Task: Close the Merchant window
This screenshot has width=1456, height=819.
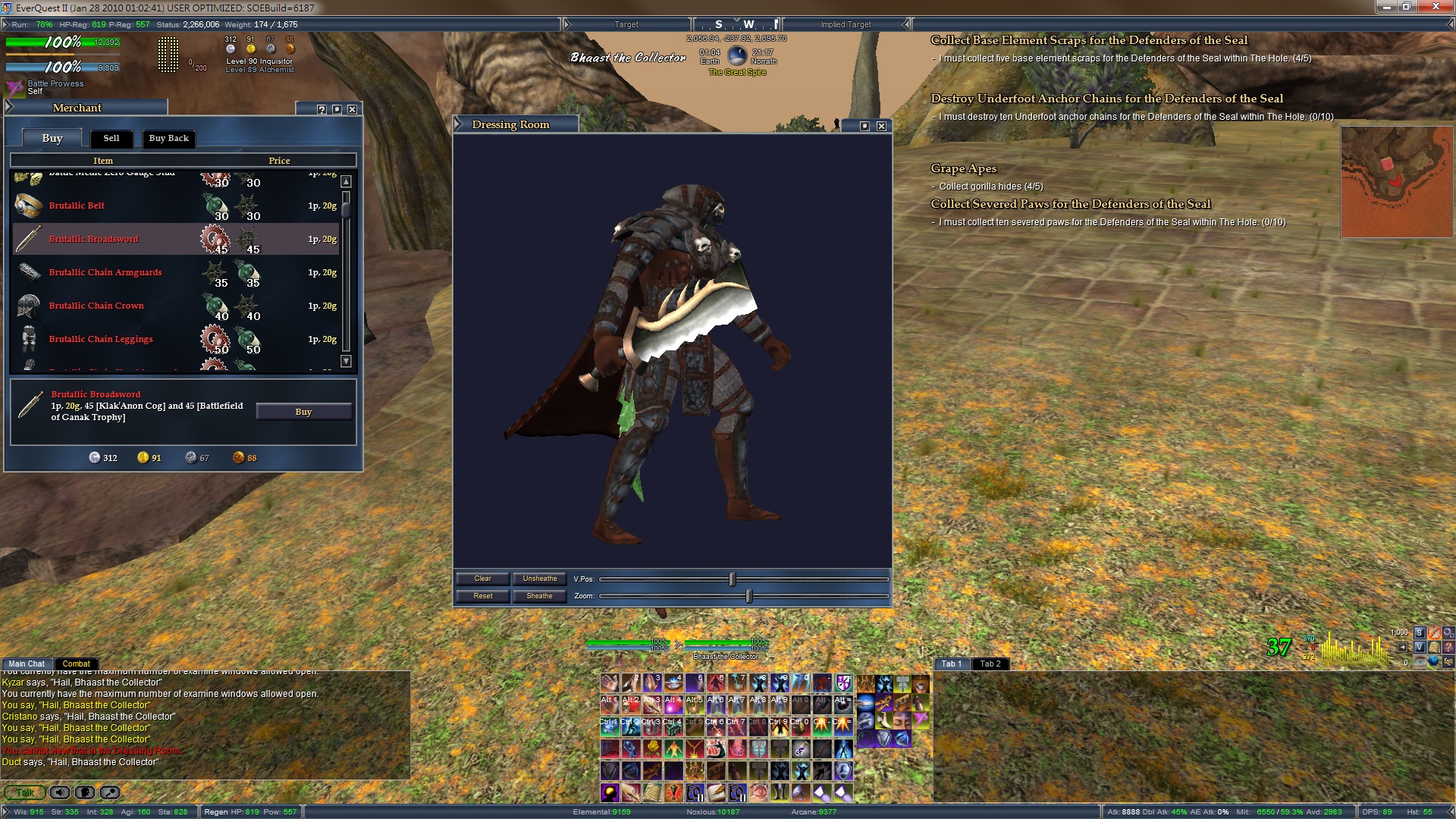Action: point(352,109)
